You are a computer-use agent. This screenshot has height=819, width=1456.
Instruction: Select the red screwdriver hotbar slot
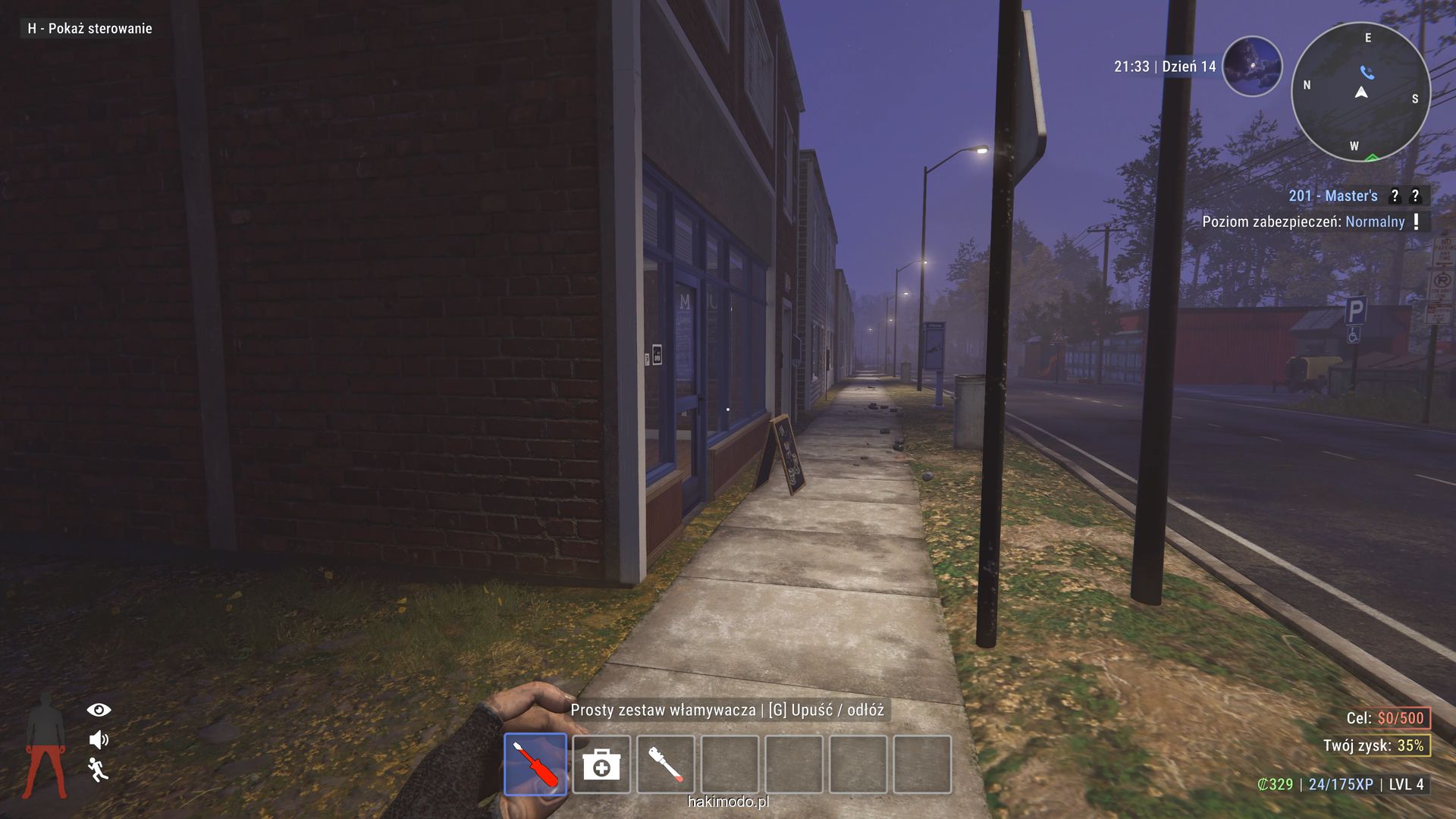[x=535, y=764]
